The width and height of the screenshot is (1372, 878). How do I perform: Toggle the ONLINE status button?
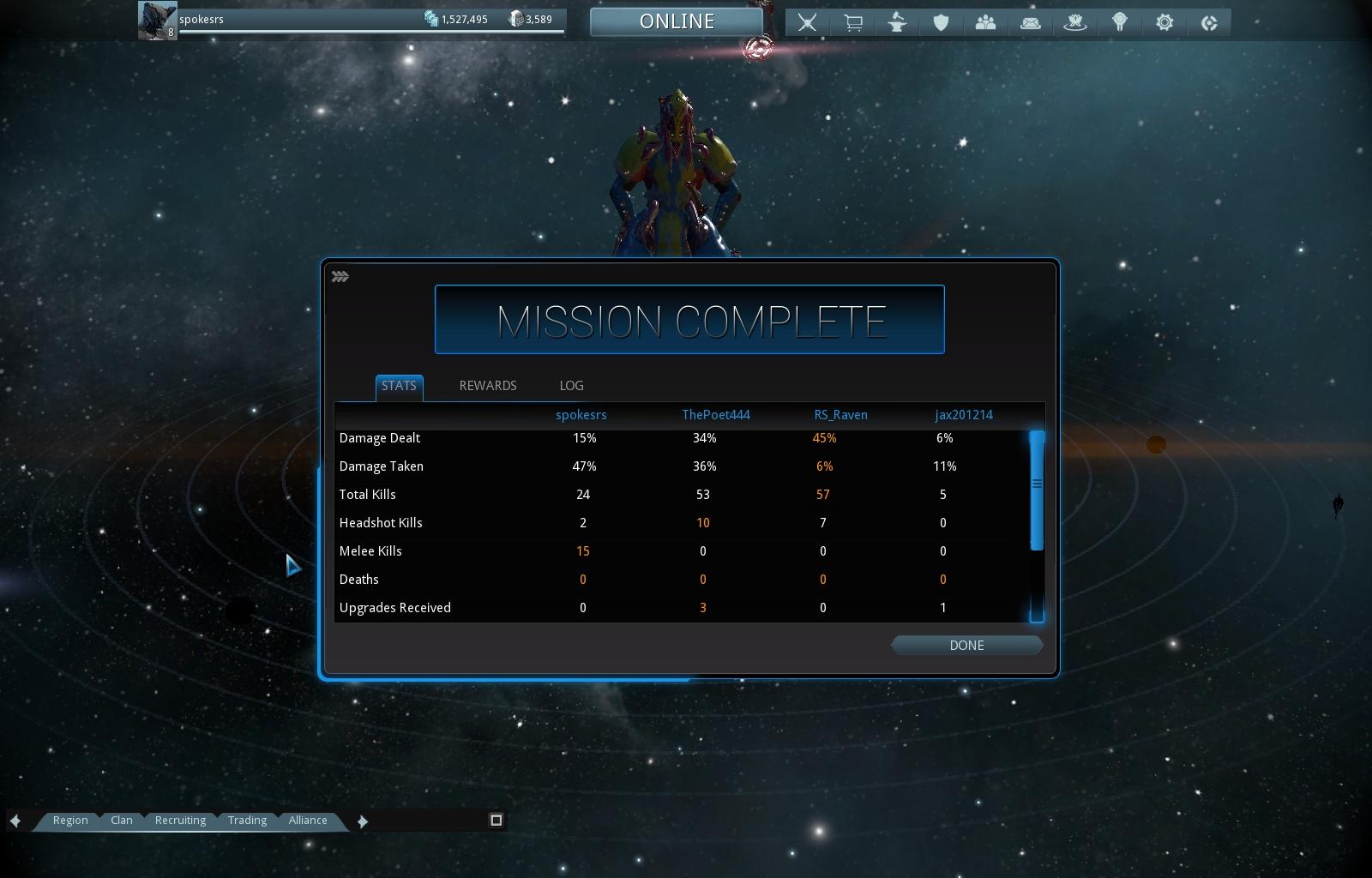click(677, 21)
